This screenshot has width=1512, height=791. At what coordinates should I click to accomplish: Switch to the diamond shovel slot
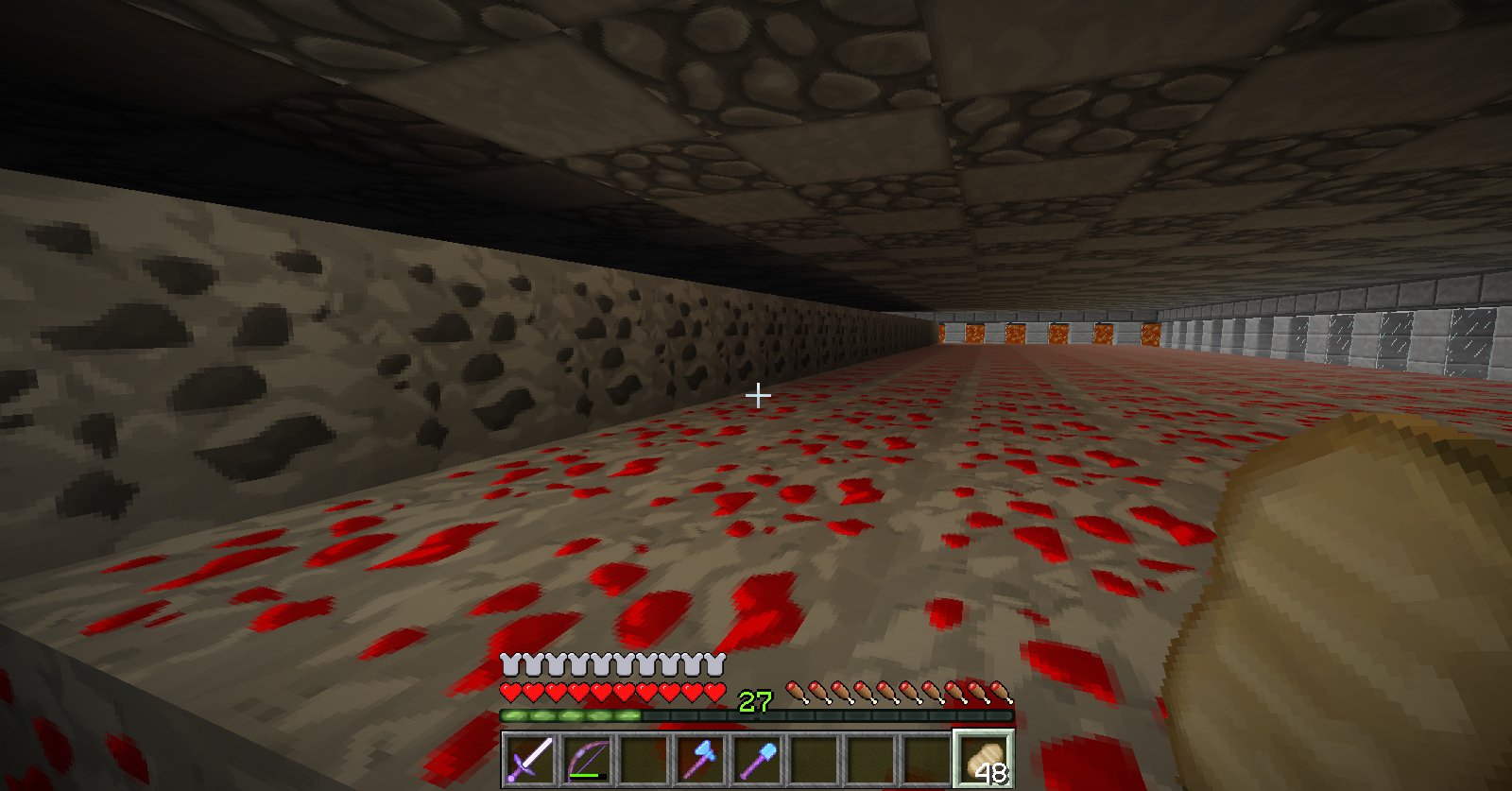pyautogui.click(x=757, y=759)
